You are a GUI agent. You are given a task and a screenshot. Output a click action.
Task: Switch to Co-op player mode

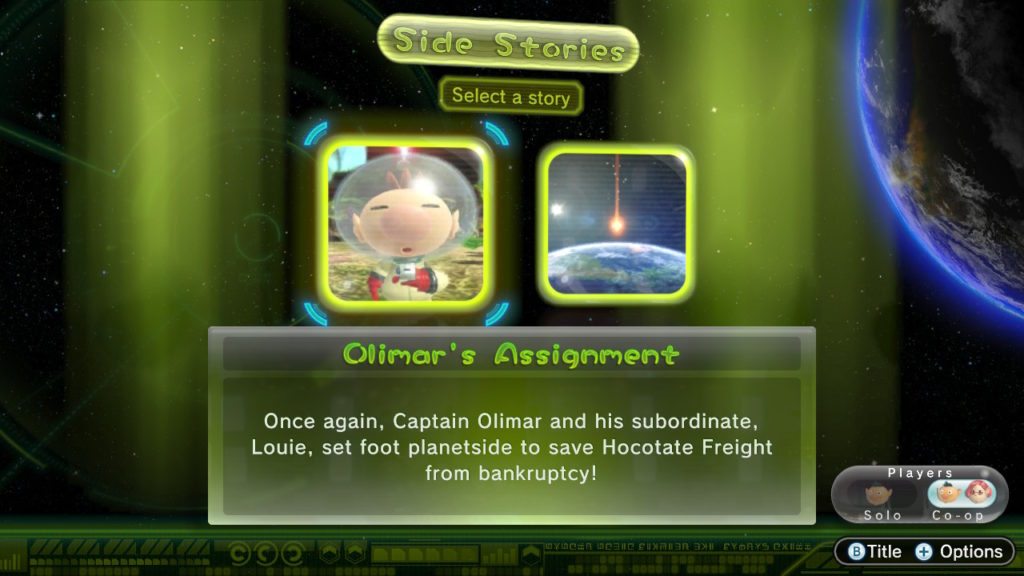(966, 498)
